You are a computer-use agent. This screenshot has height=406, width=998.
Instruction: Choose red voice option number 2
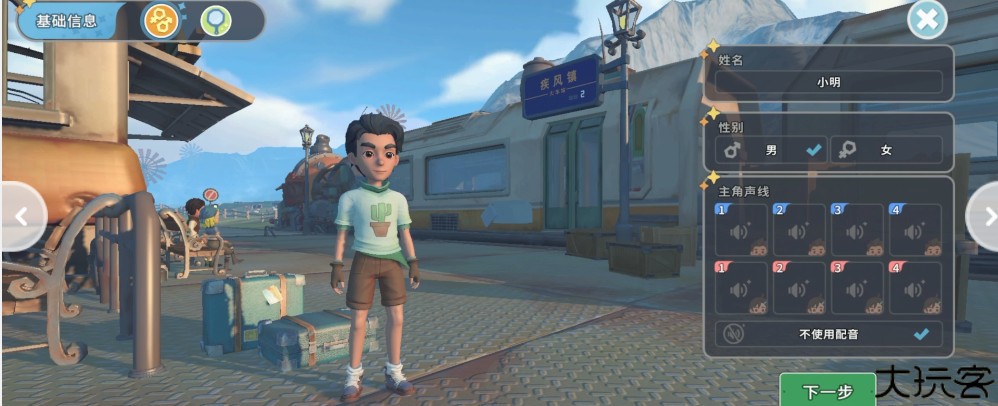click(799, 289)
